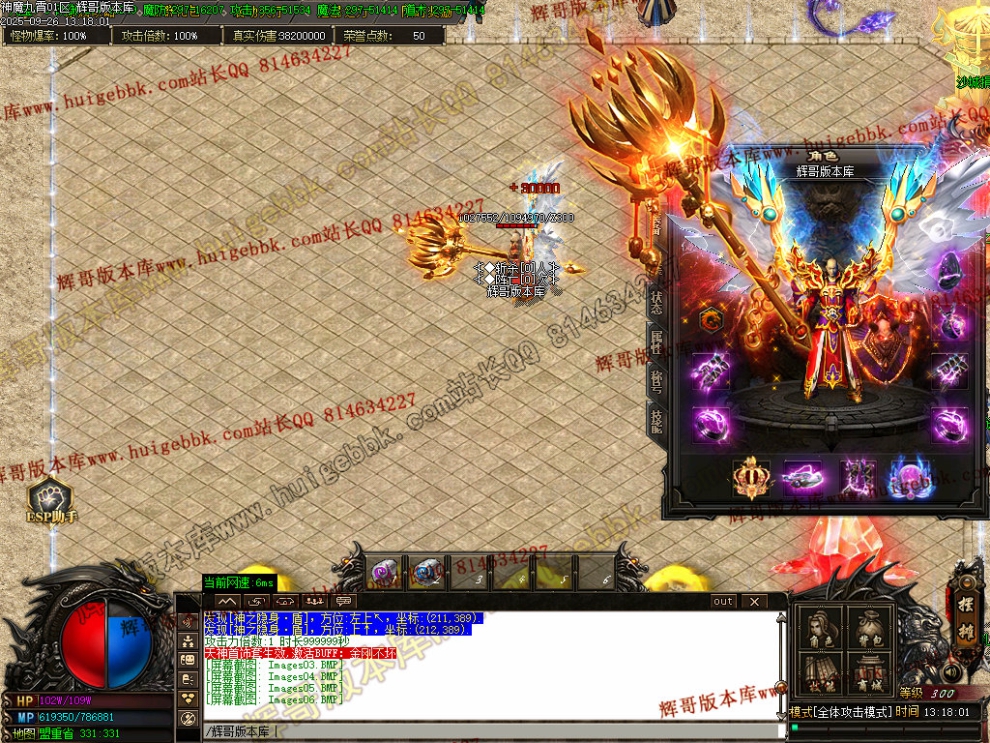Viewport: 990px width, 743px height.
Task: Select the dark purple gem slot
Action: tap(948, 269)
